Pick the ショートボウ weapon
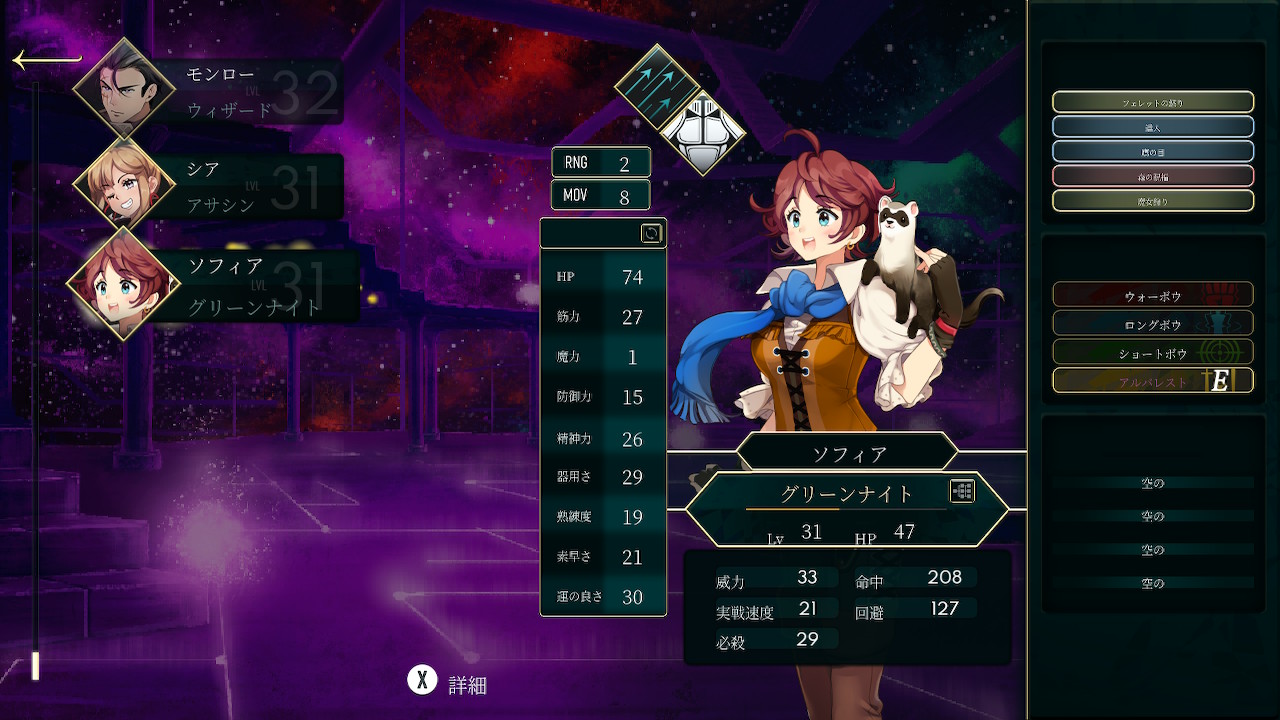 click(1152, 352)
